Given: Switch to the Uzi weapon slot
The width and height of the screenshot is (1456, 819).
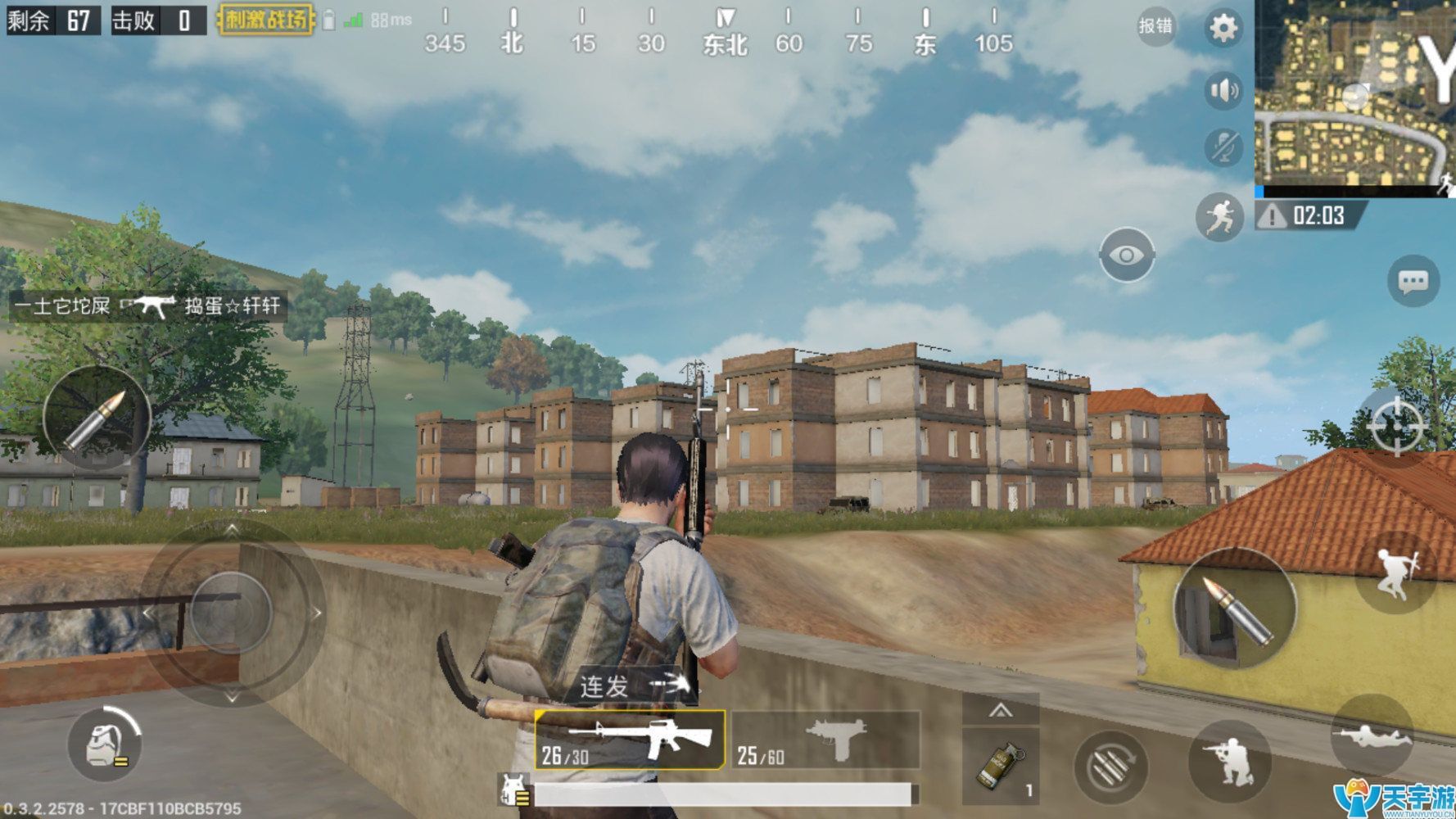Looking at the screenshot, I should pos(825,740).
